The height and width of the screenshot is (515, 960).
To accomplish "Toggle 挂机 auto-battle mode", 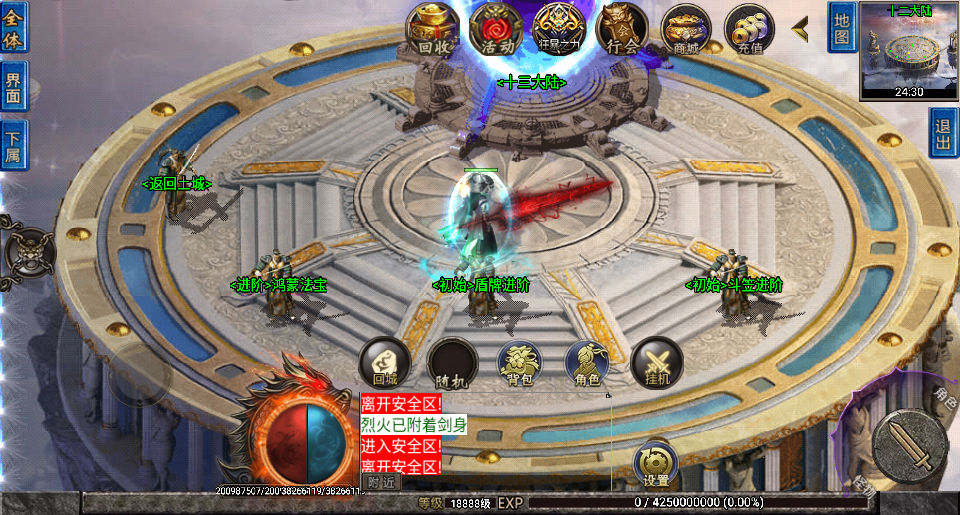I will point(656,362).
